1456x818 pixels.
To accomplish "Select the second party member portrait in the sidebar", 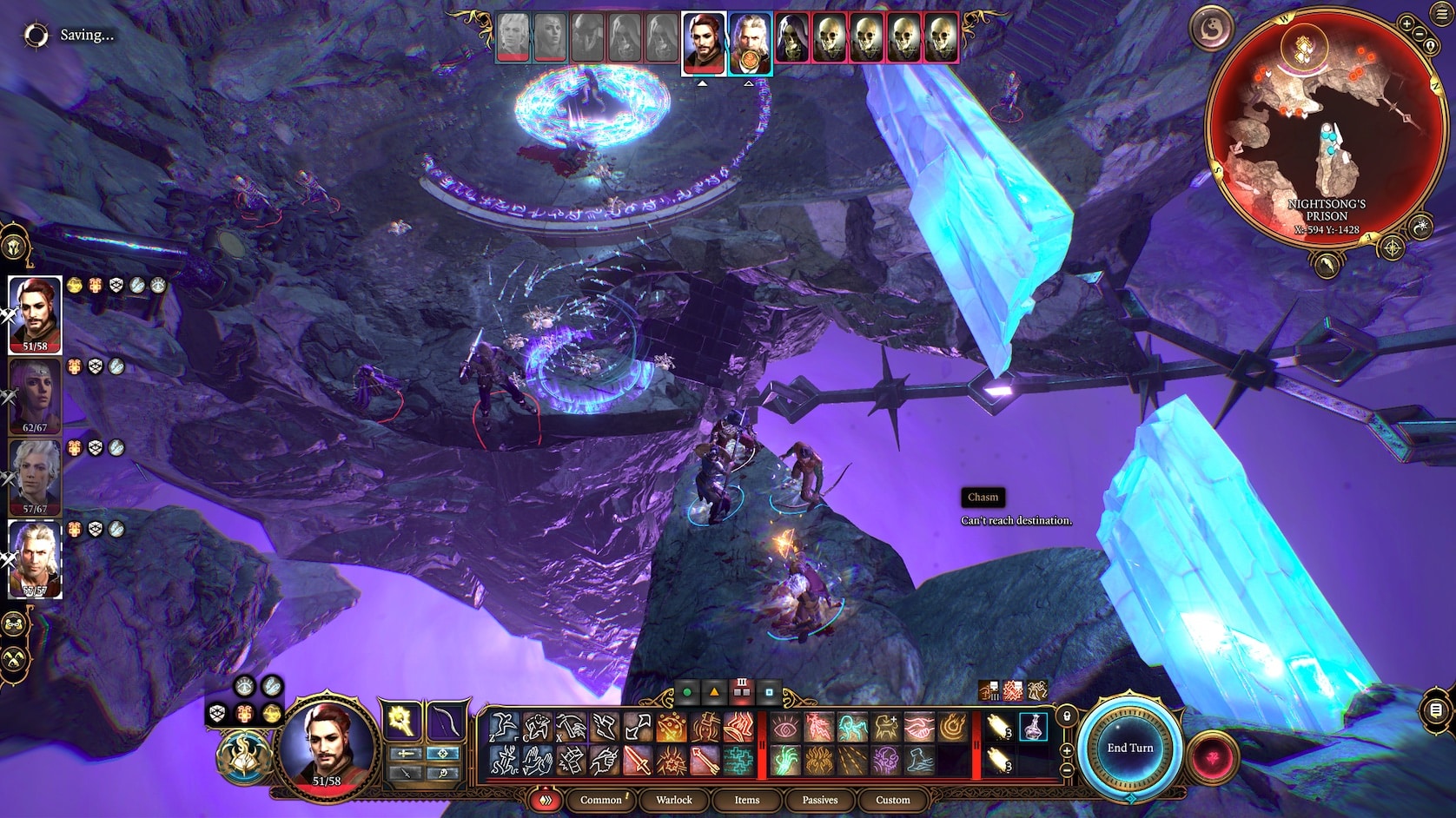I will click(x=35, y=391).
